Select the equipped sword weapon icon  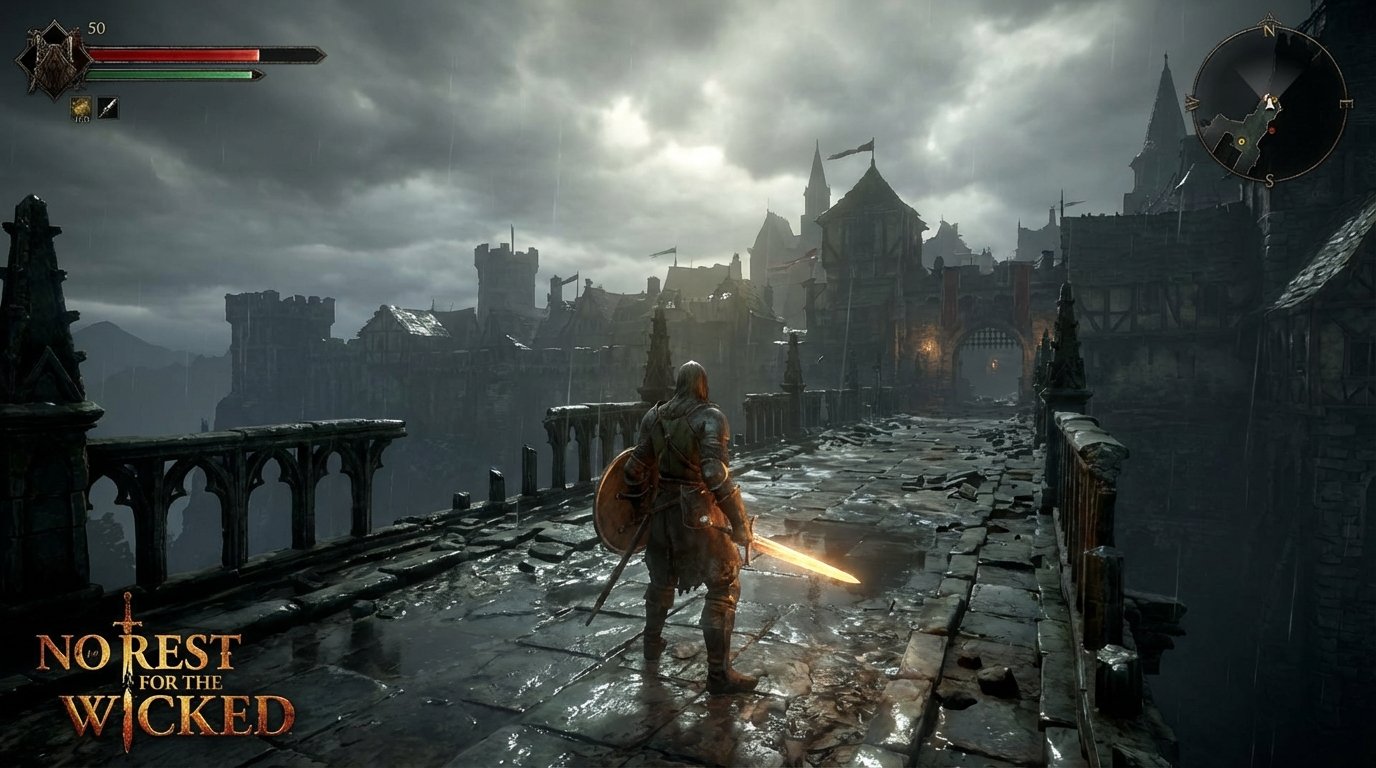107,107
